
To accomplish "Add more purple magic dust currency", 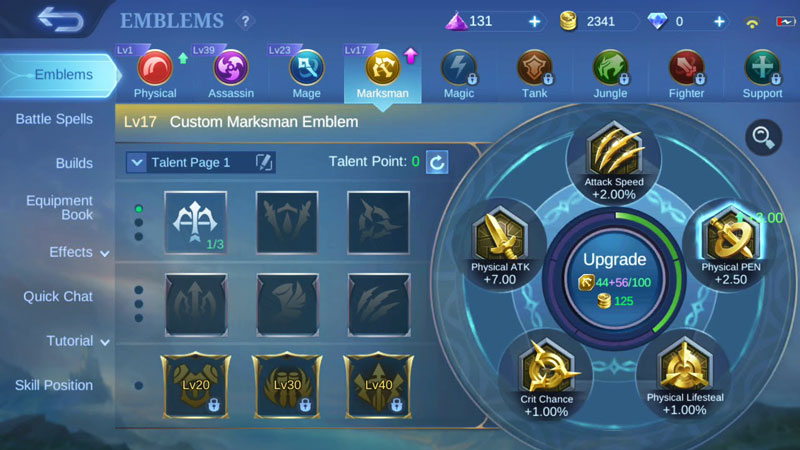I will pyautogui.click(x=535, y=21).
